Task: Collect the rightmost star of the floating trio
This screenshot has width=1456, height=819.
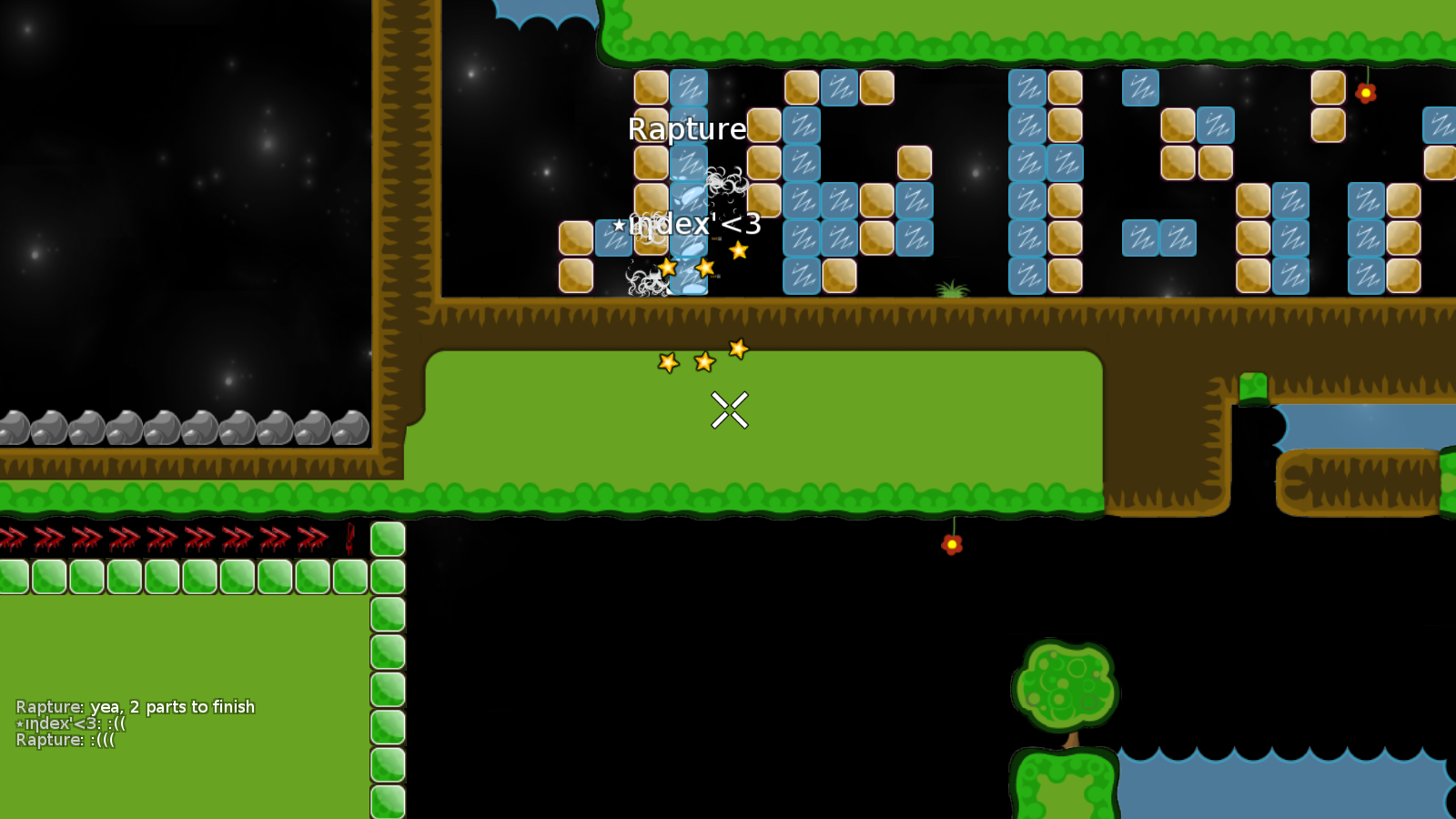Action: [x=738, y=347]
